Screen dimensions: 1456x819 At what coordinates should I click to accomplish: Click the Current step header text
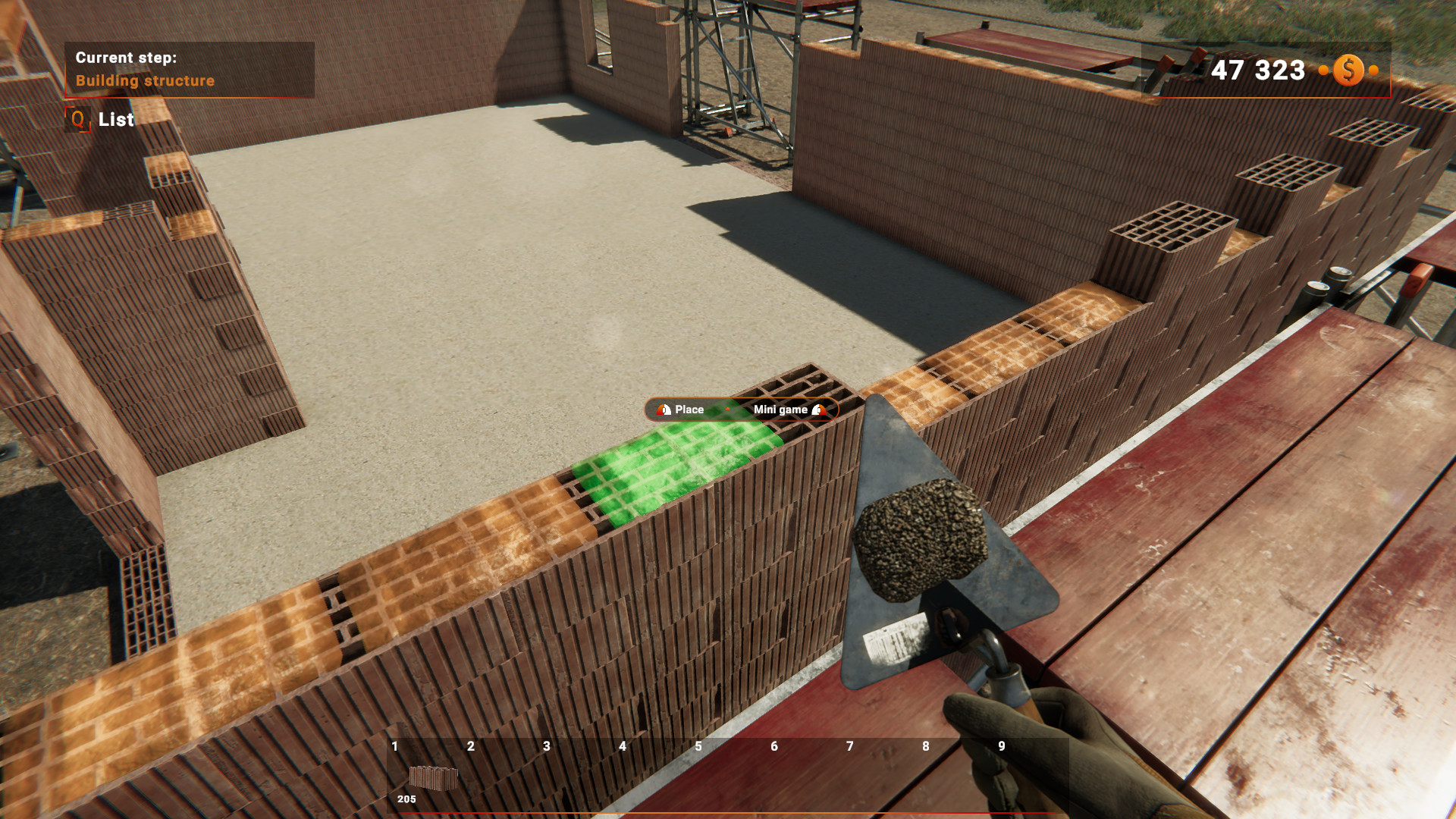(127, 57)
